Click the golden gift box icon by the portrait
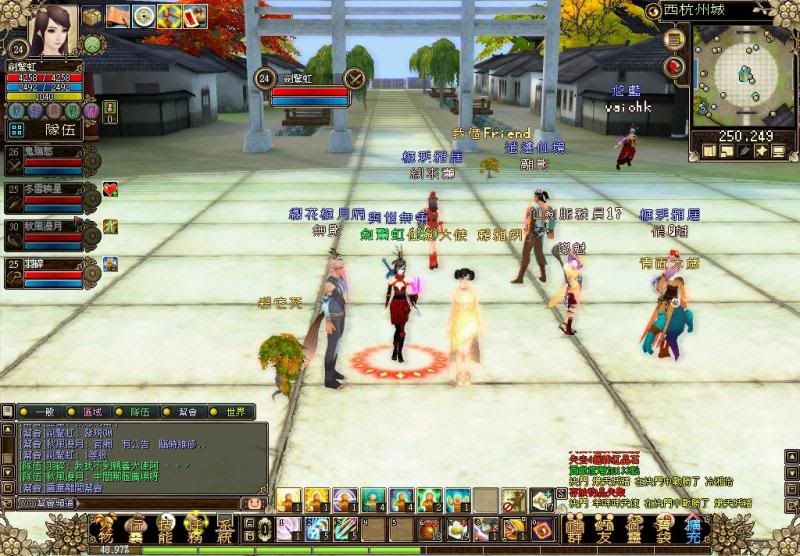This screenshot has height=556, width=800. point(92,15)
